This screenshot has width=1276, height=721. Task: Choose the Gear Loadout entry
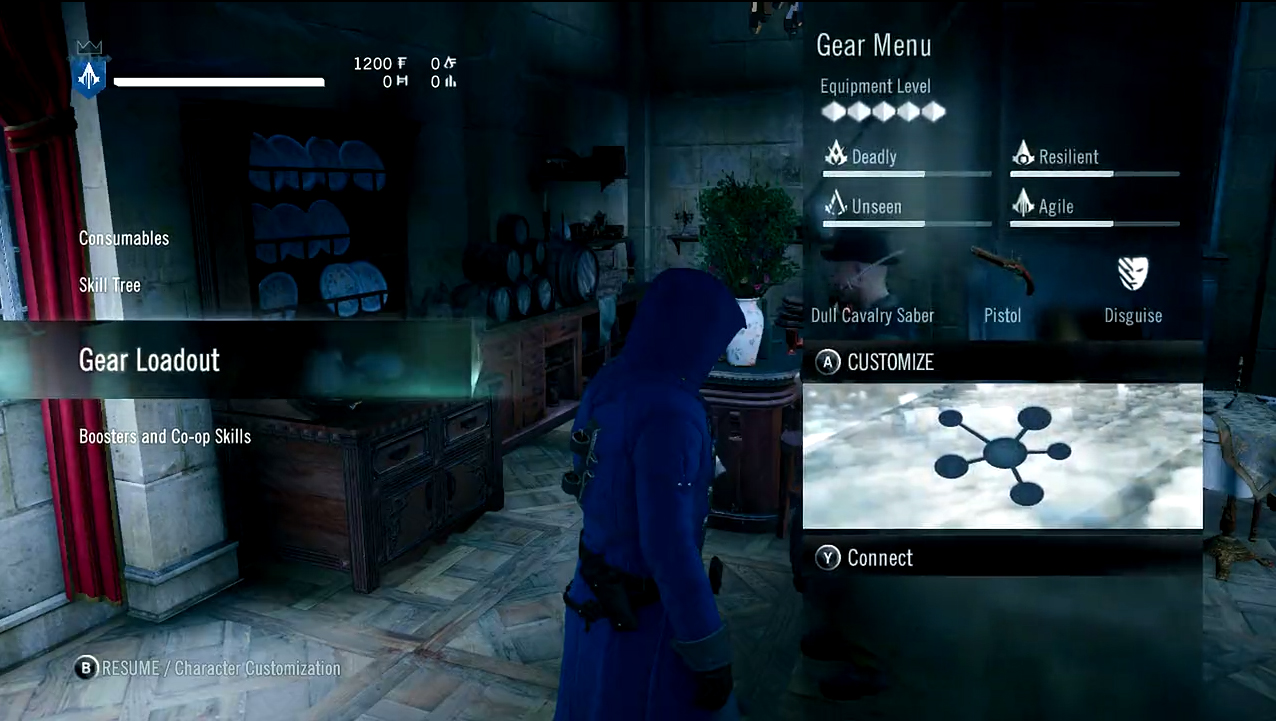pyautogui.click(x=150, y=361)
